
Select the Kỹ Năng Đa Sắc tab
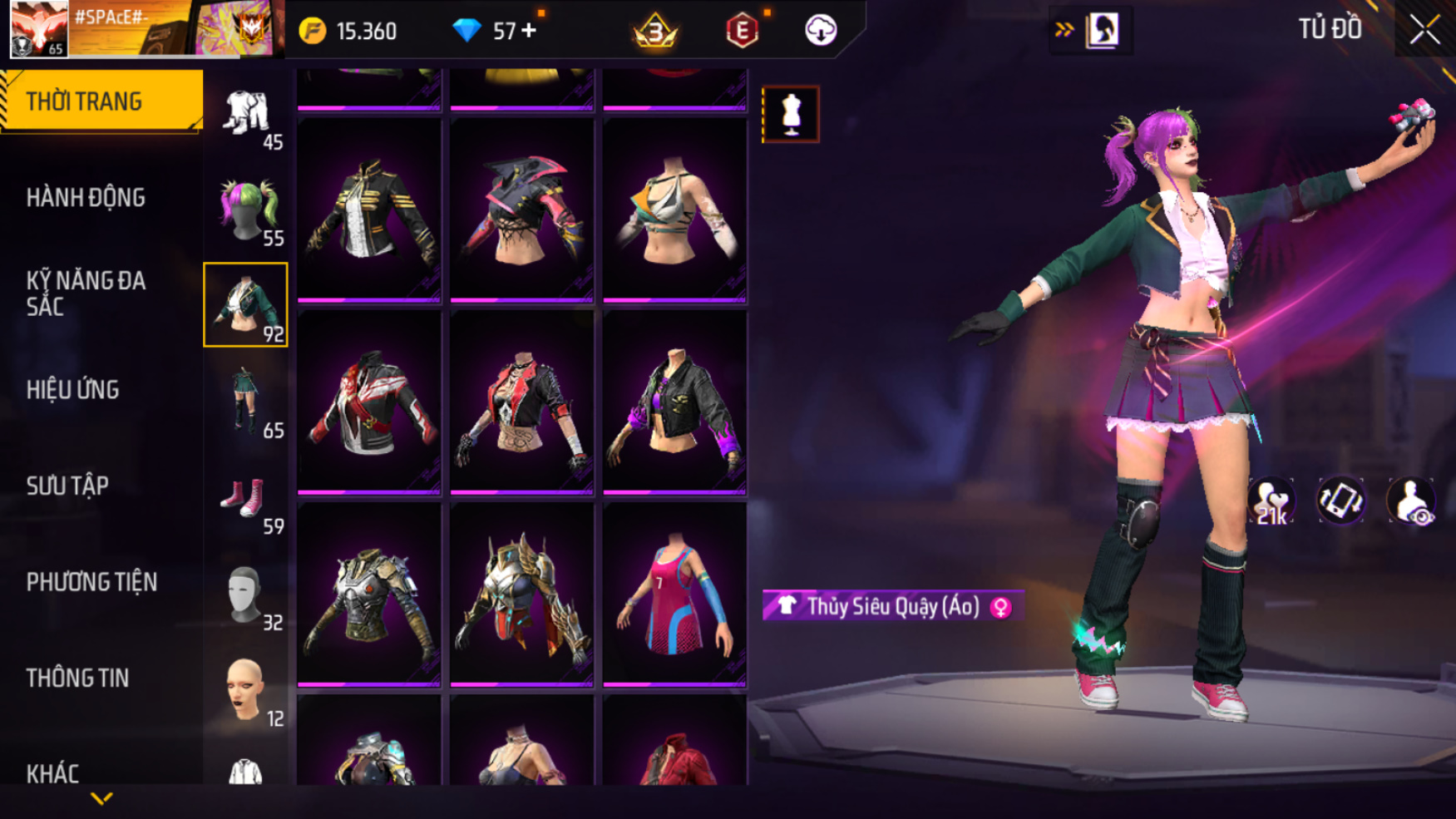point(86,294)
